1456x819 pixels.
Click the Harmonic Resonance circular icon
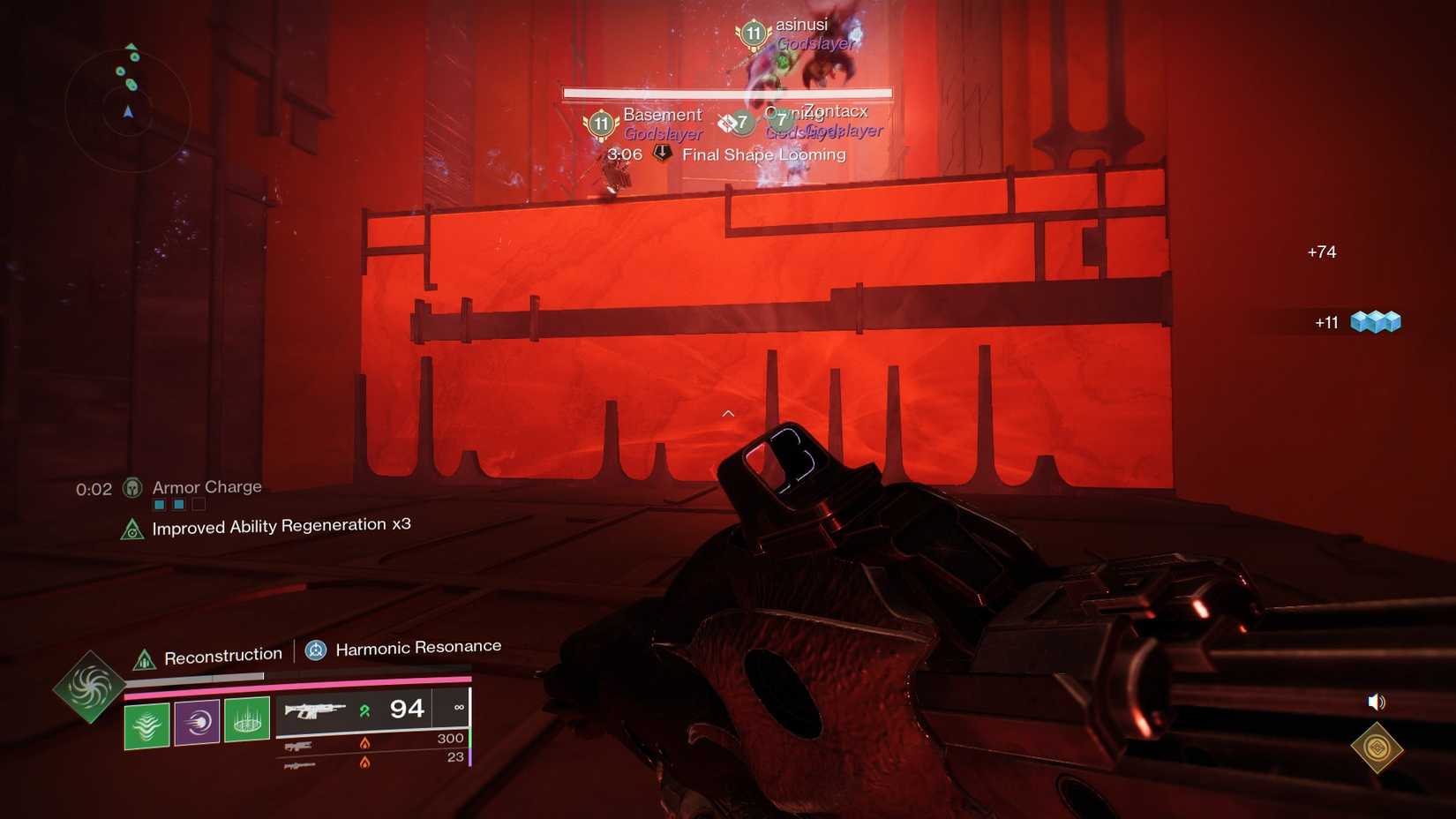click(x=315, y=650)
